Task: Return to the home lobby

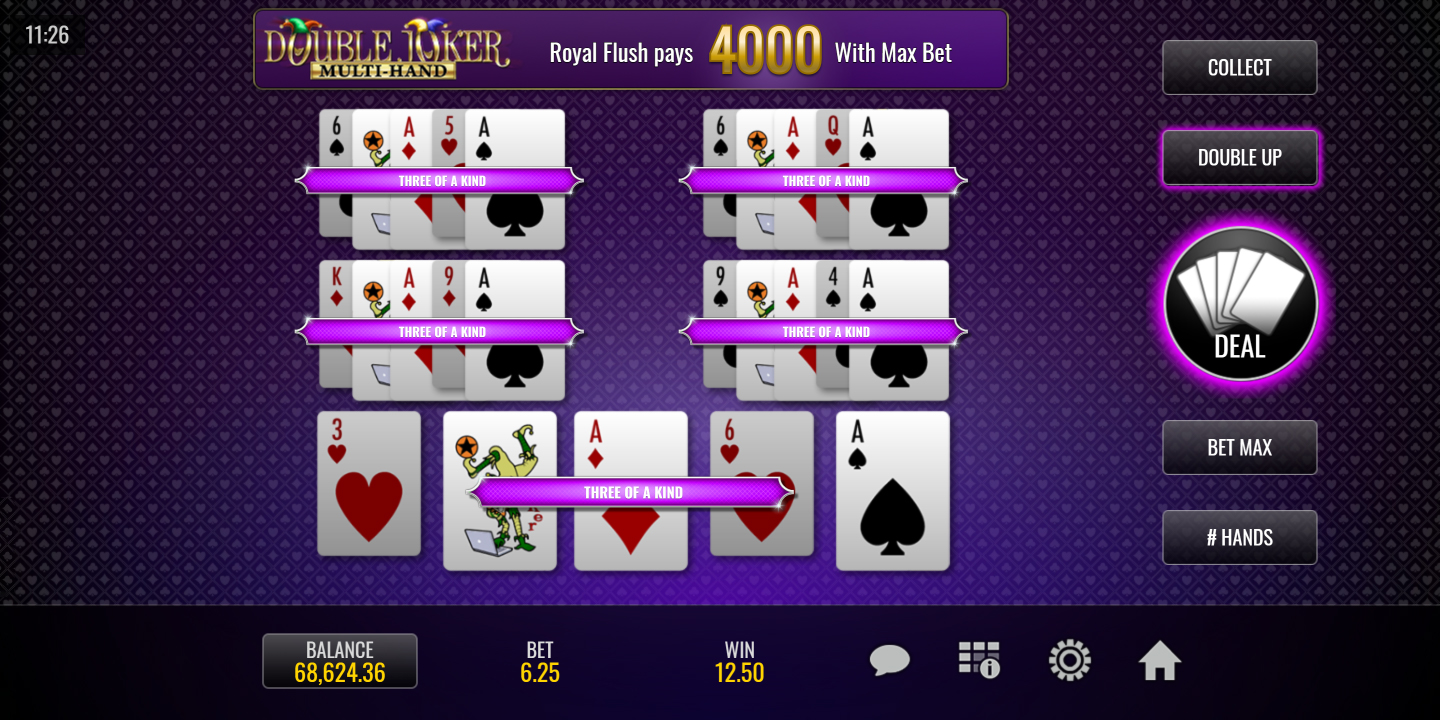Action: 1160,661
